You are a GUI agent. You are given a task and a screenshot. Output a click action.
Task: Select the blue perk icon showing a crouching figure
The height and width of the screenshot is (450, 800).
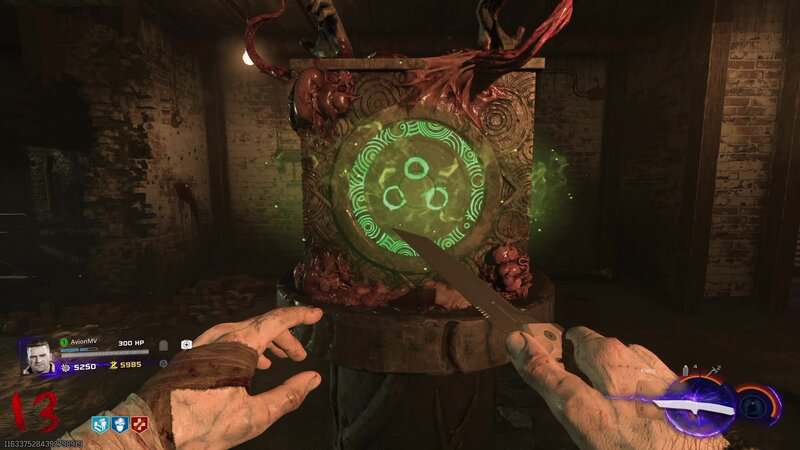click(100, 425)
